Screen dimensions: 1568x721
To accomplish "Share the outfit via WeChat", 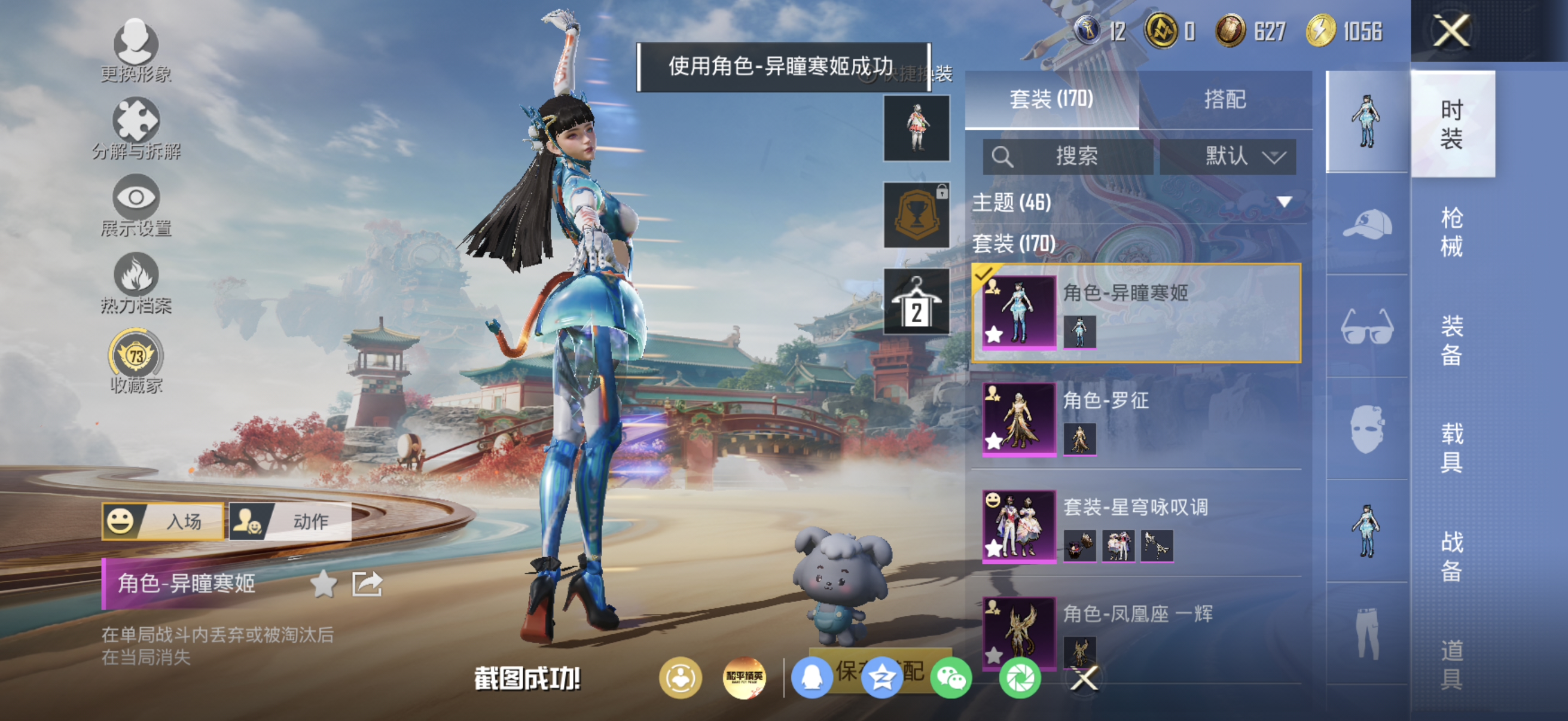I will 953,677.
